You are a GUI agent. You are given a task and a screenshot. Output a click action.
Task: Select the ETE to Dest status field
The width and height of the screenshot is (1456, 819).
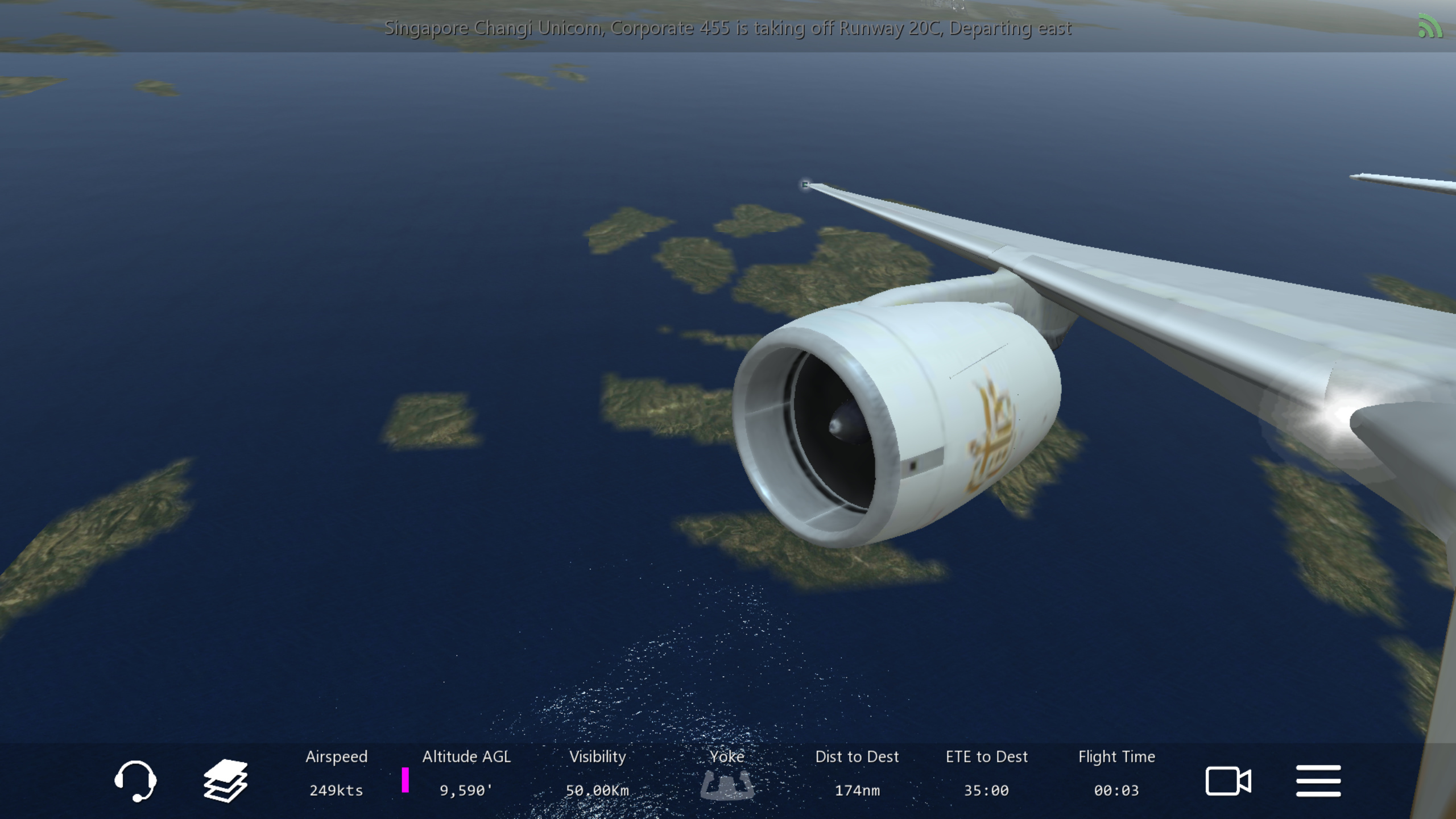pos(987,773)
